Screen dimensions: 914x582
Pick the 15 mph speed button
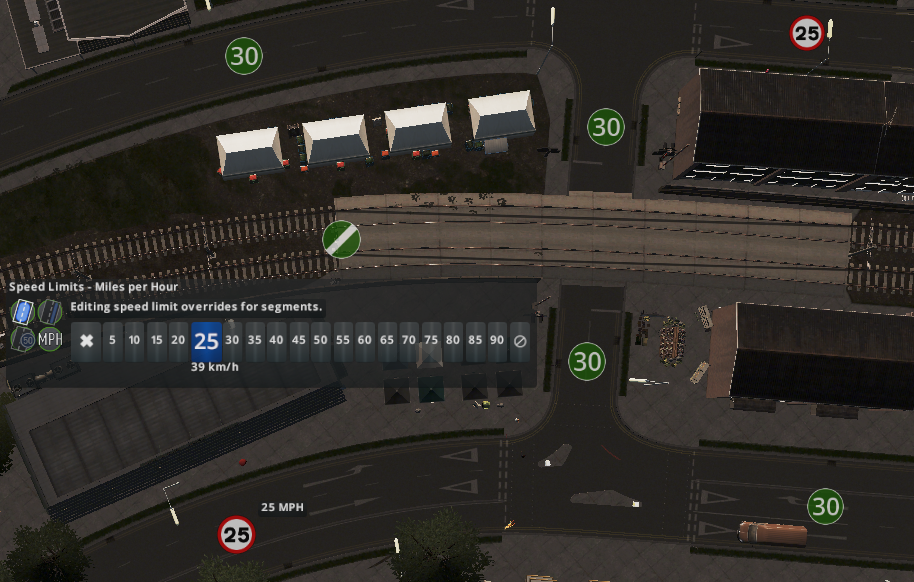[x=156, y=340]
